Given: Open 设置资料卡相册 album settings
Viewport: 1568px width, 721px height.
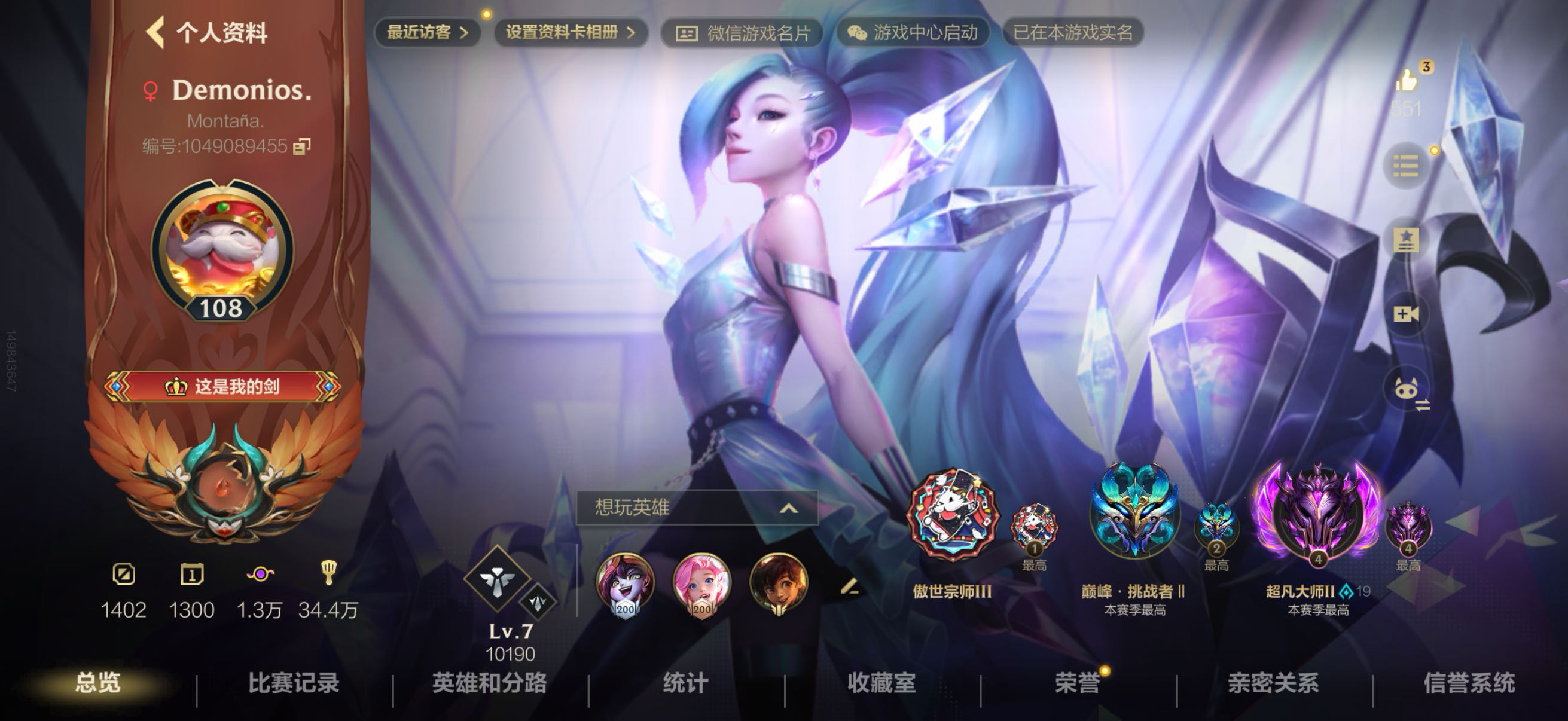Looking at the screenshot, I should coord(571,32).
